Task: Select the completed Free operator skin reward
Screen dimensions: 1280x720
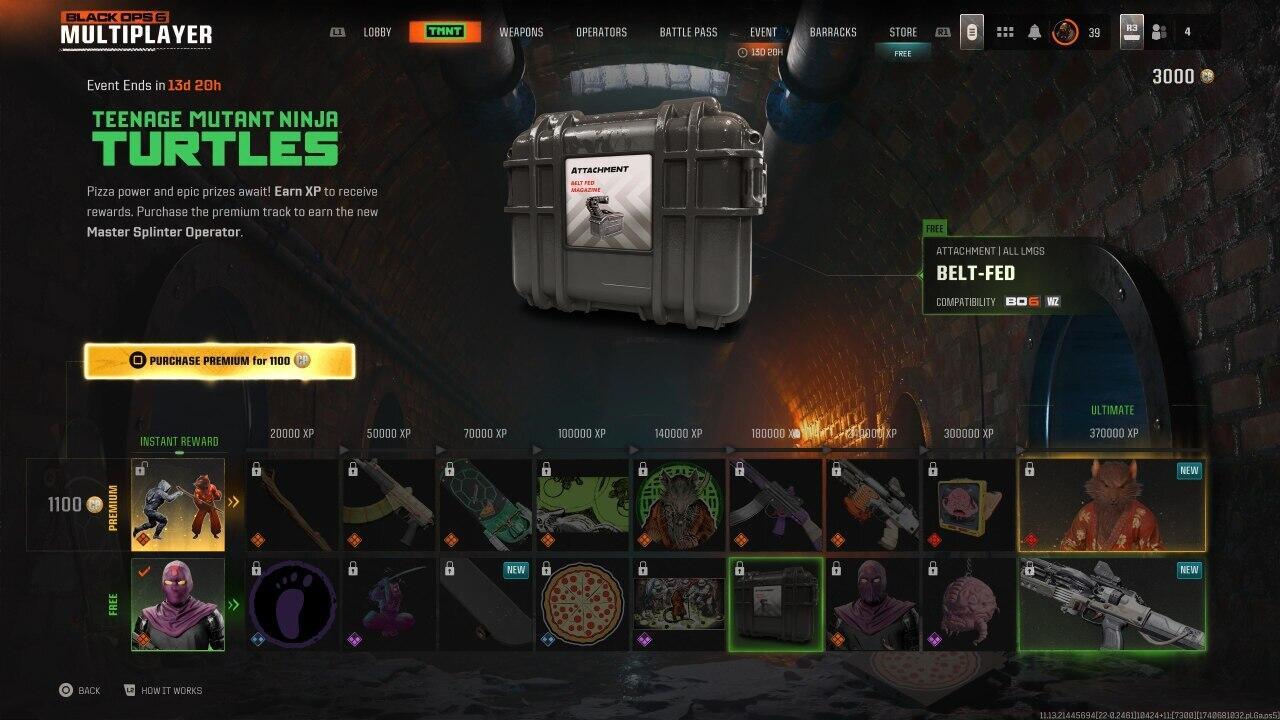Action: coord(178,605)
